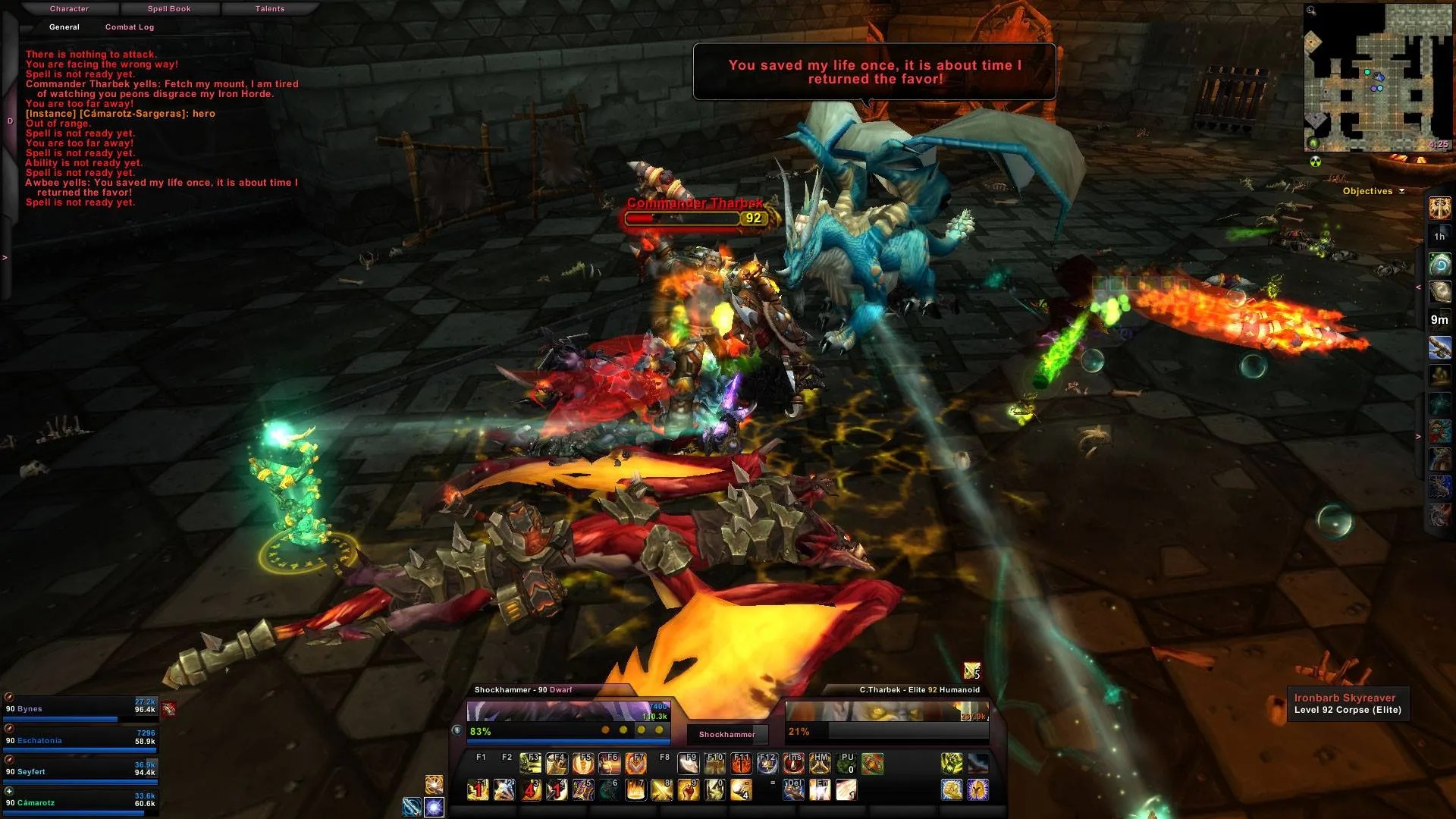
Task: Open the Spell Book tab
Action: point(168,8)
